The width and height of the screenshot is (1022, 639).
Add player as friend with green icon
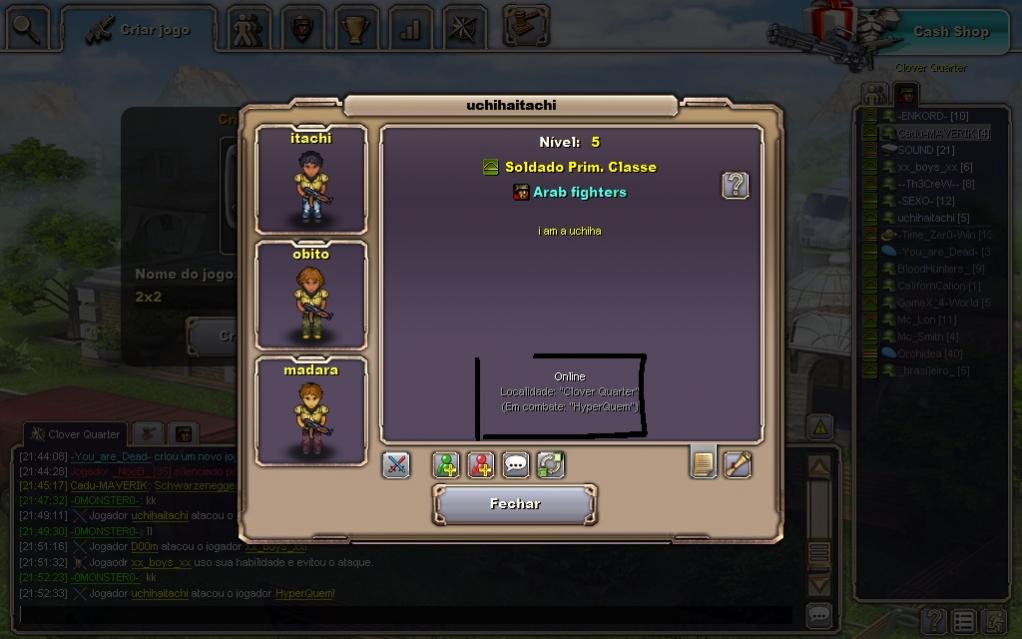(446, 465)
